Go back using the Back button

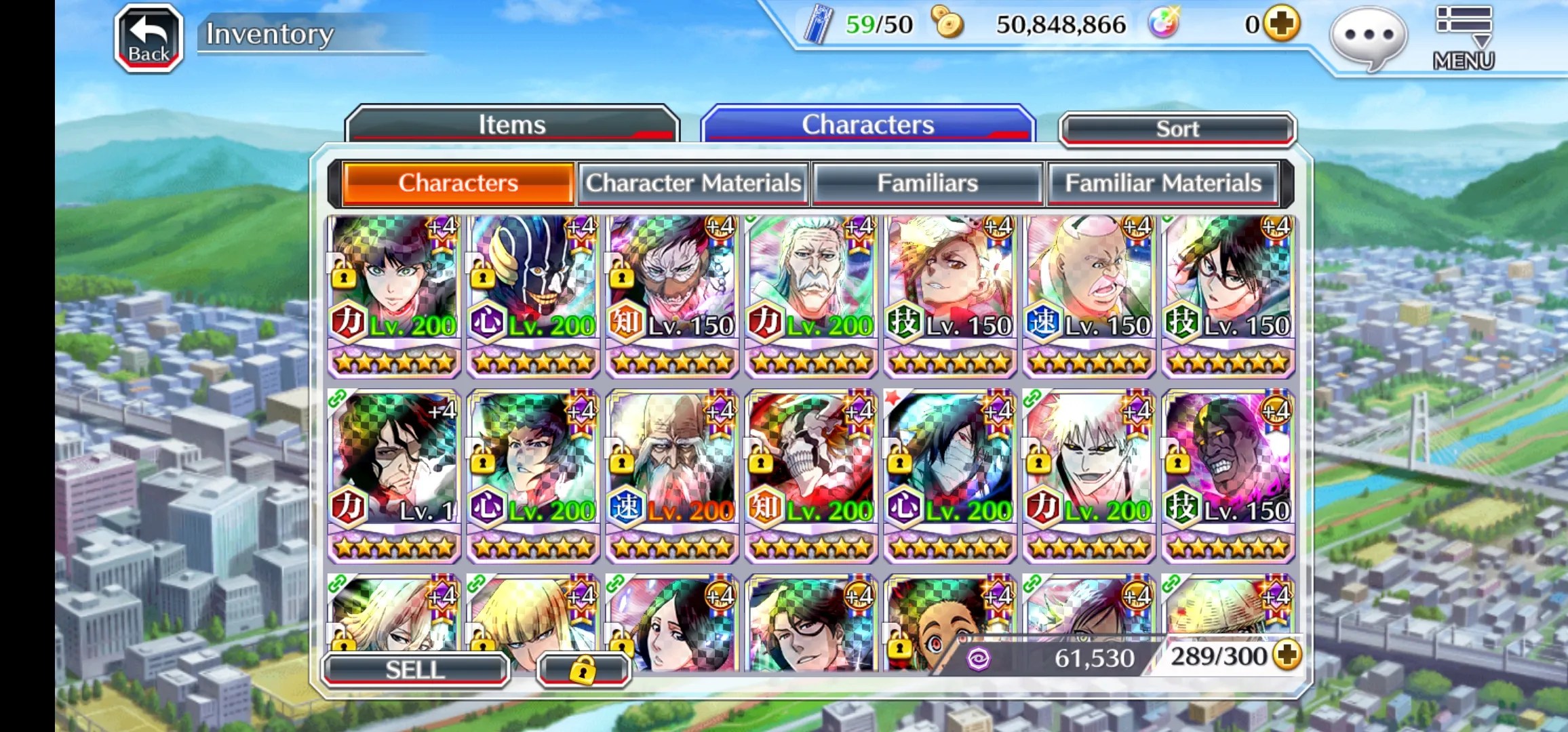(x=149, y=38)
